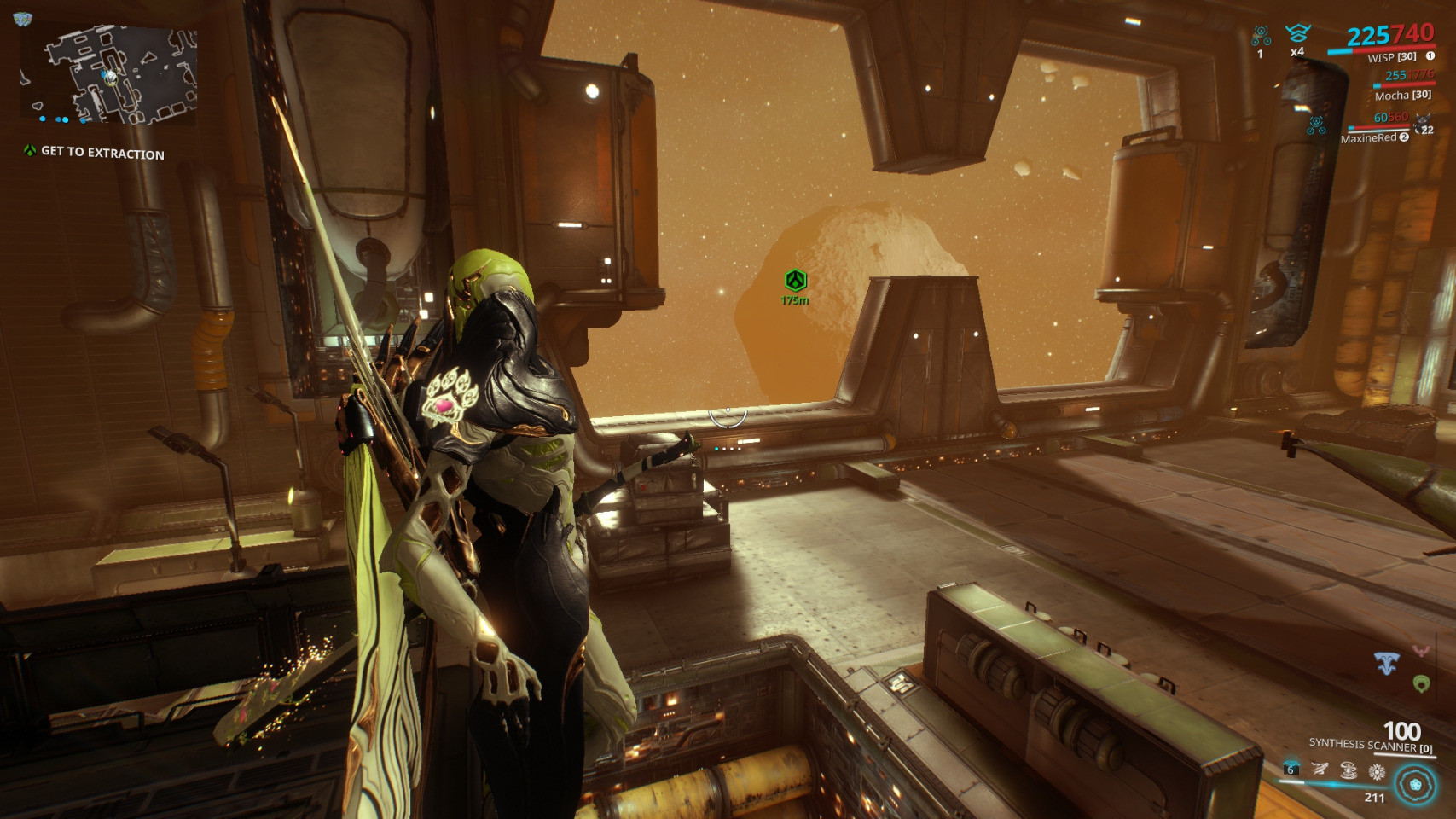Activate Wisp's Breach Surge ability icon
Viewport: 1456px width, 819px height.
[1349, 770]
